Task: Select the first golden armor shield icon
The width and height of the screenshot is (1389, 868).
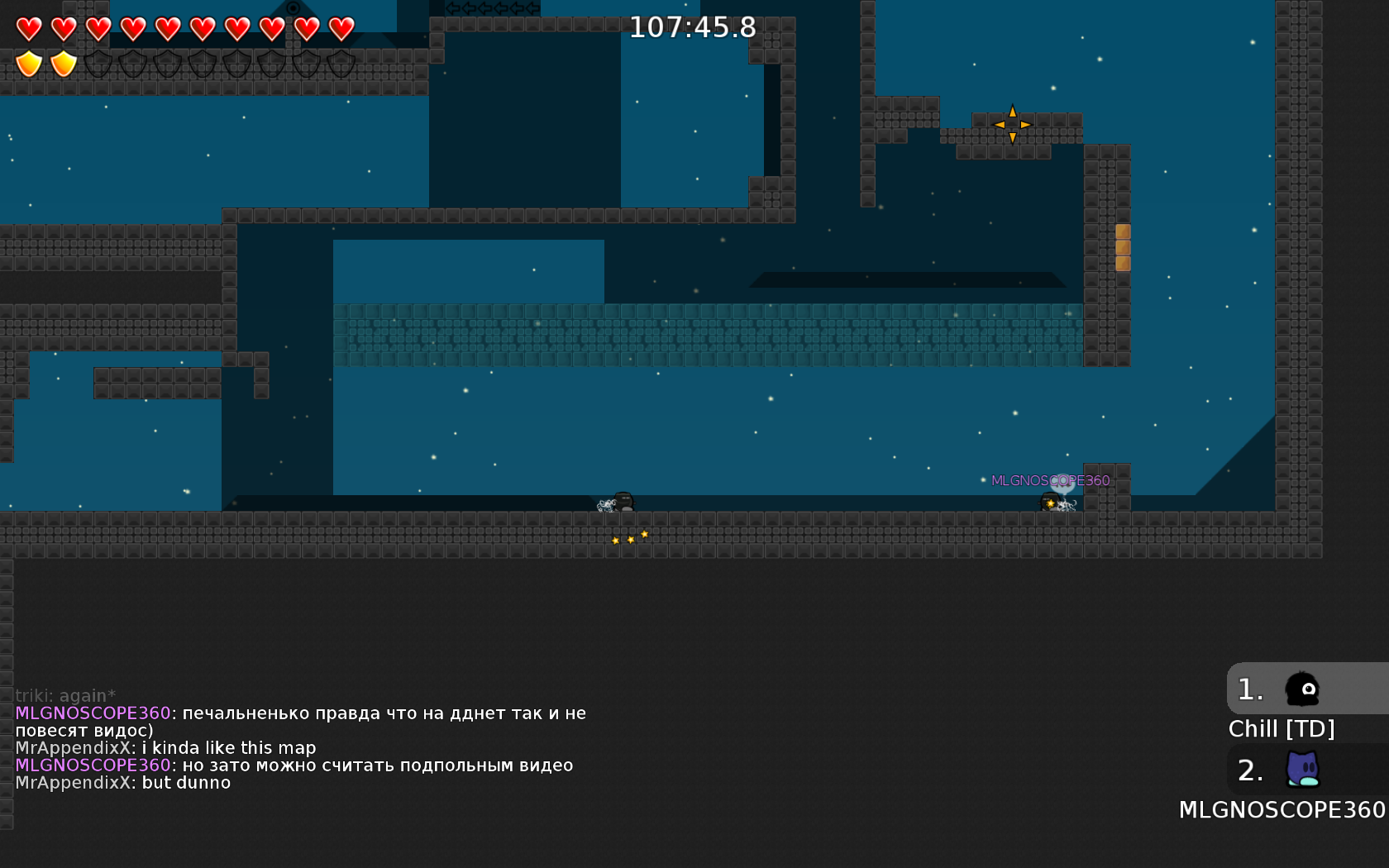Action: click(x=27, y=63)
